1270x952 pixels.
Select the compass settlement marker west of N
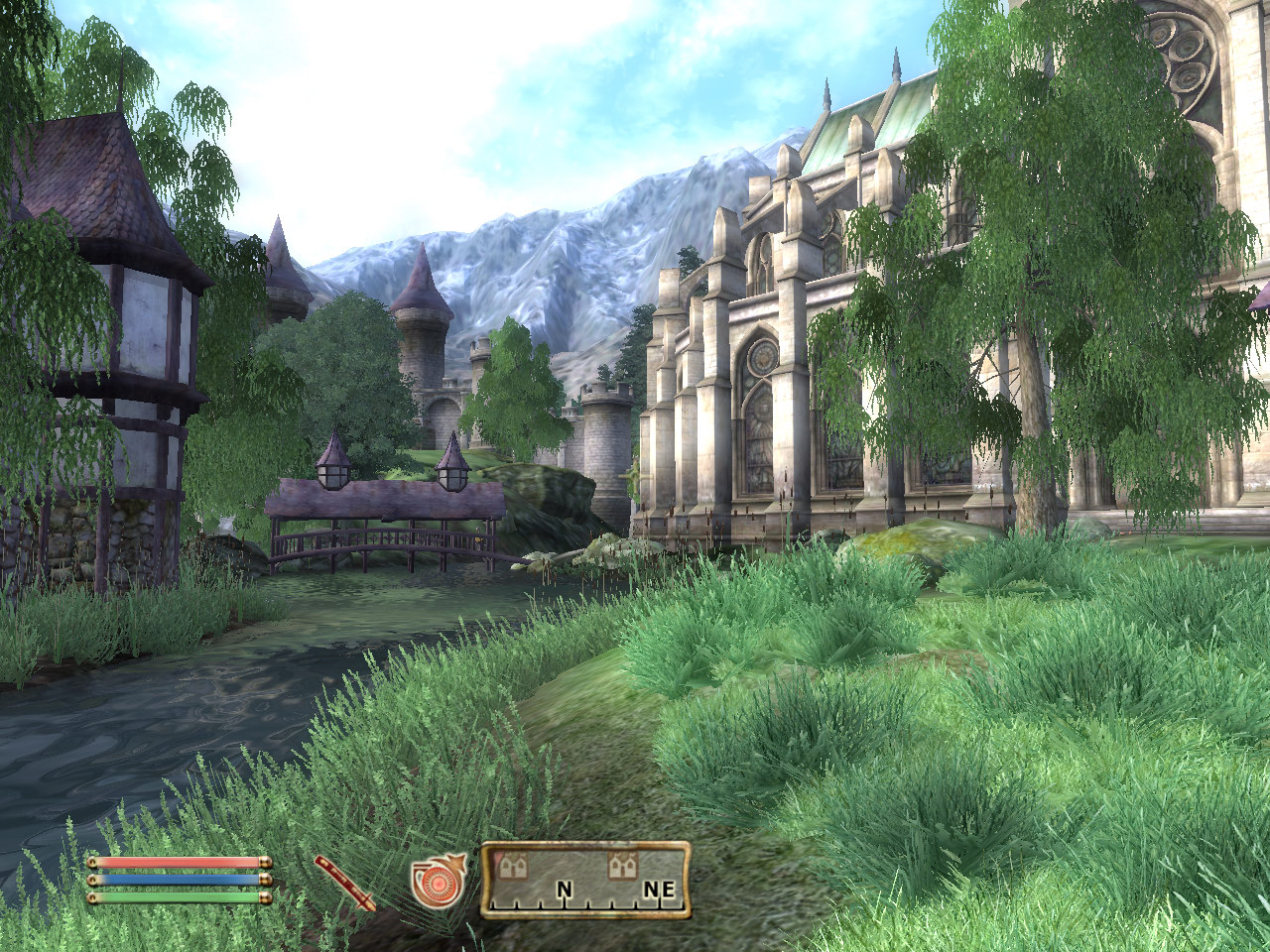click(513, 865)
